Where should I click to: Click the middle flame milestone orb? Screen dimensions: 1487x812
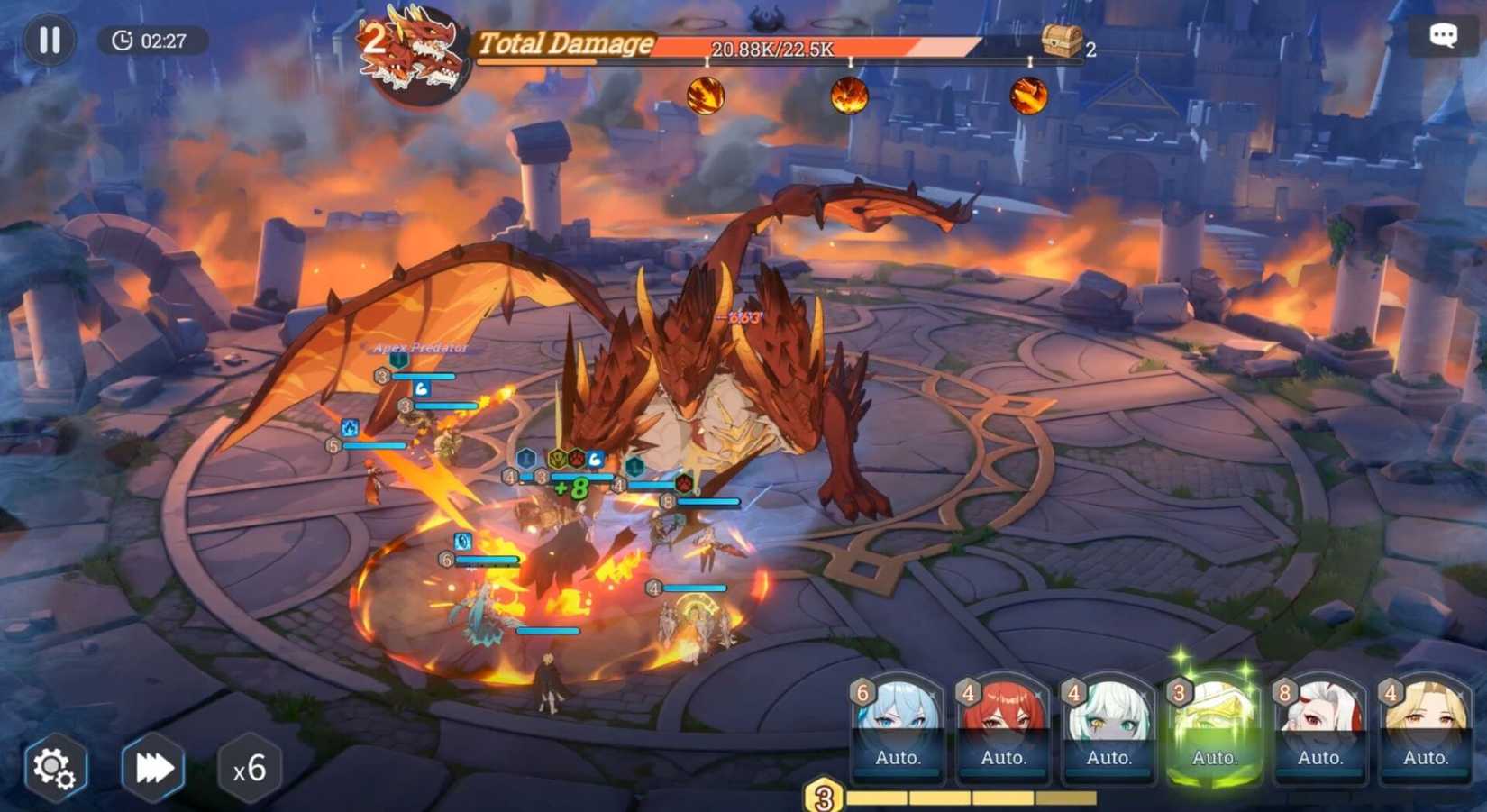(851, 94)
